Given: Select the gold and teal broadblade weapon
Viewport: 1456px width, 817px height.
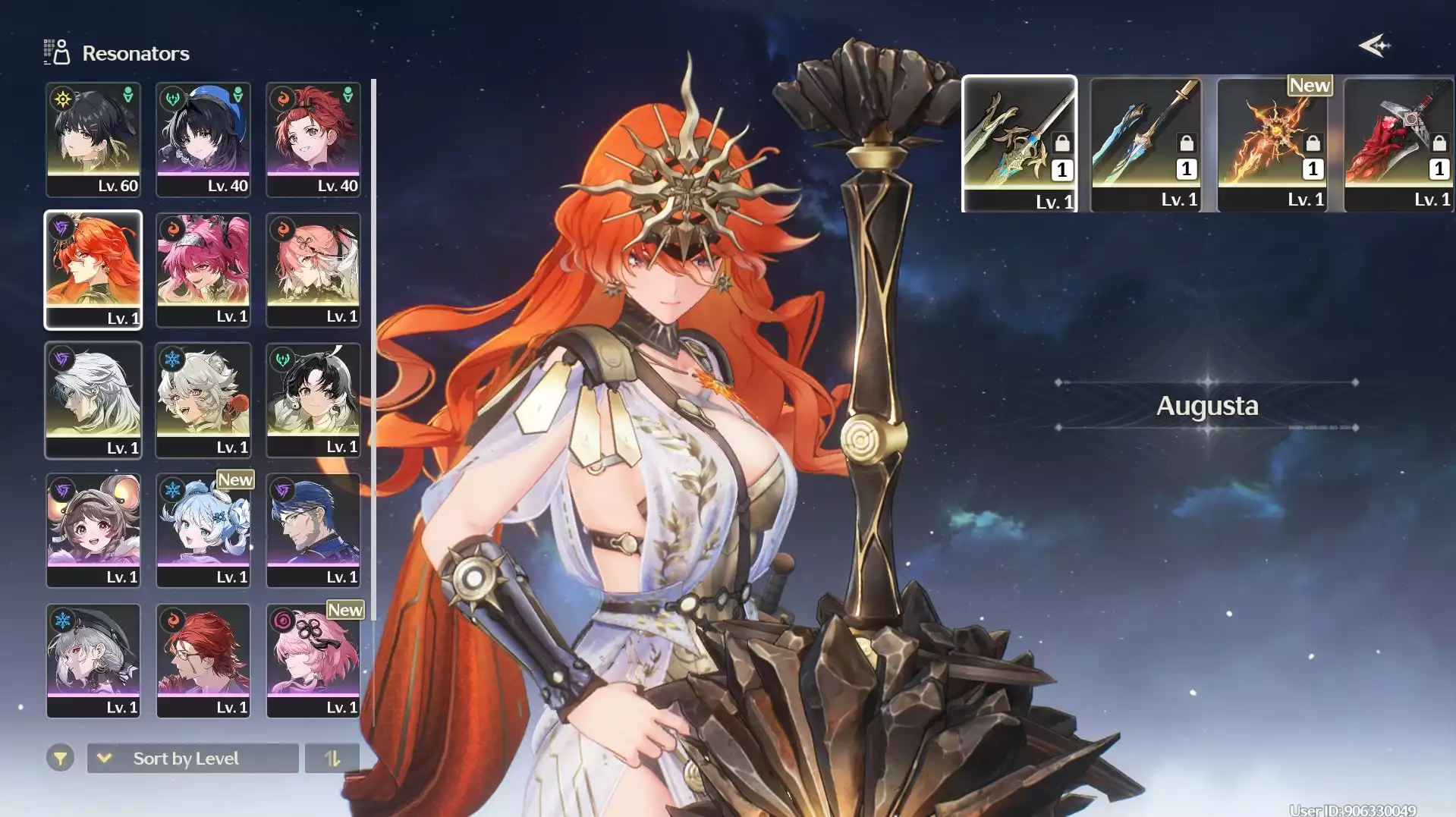Looking at the screenshot, I should coord(1019,143).
